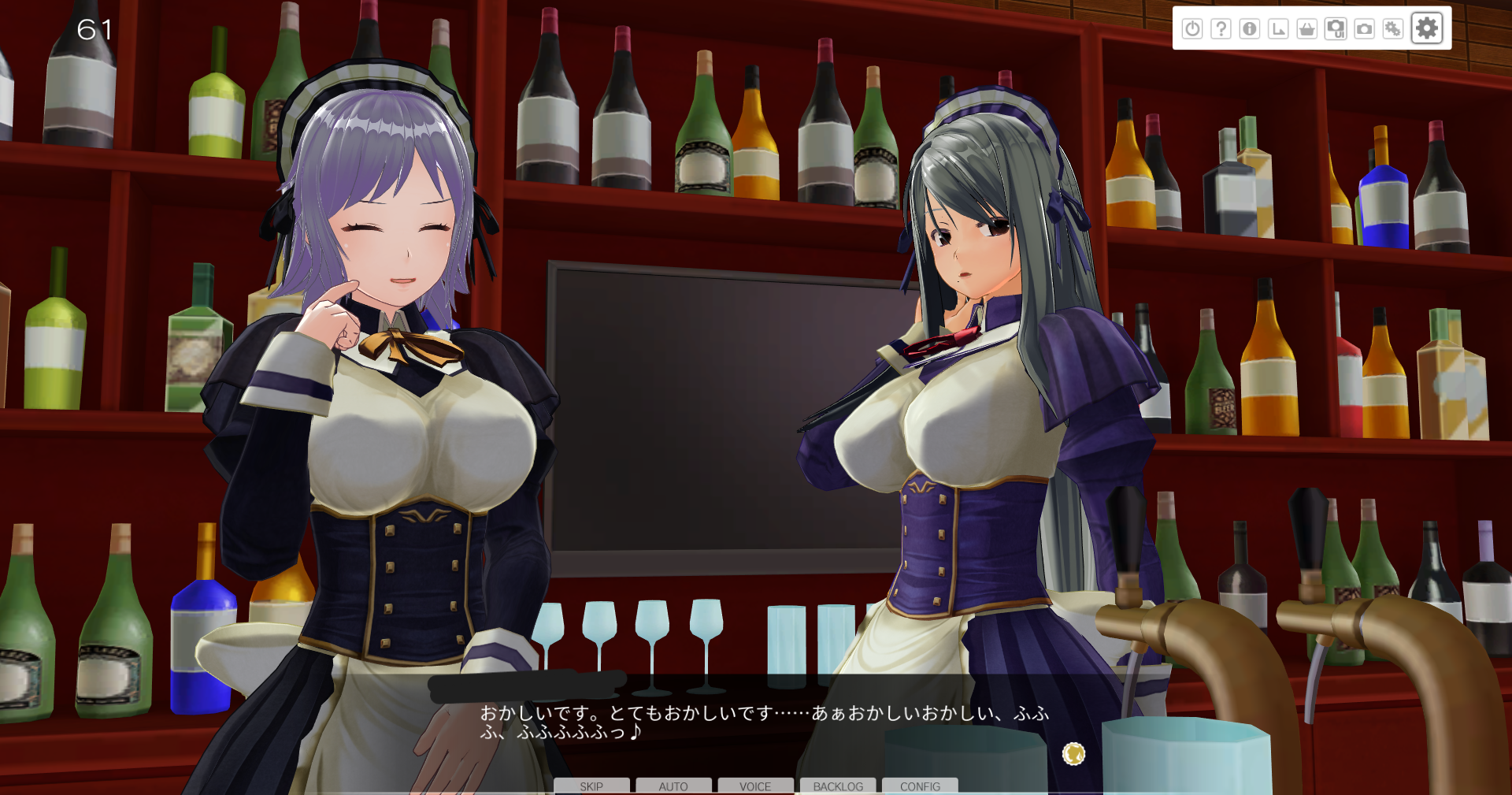Turn on AUTO text advance
1512x795 pixels.
click(x=673, y=786)
